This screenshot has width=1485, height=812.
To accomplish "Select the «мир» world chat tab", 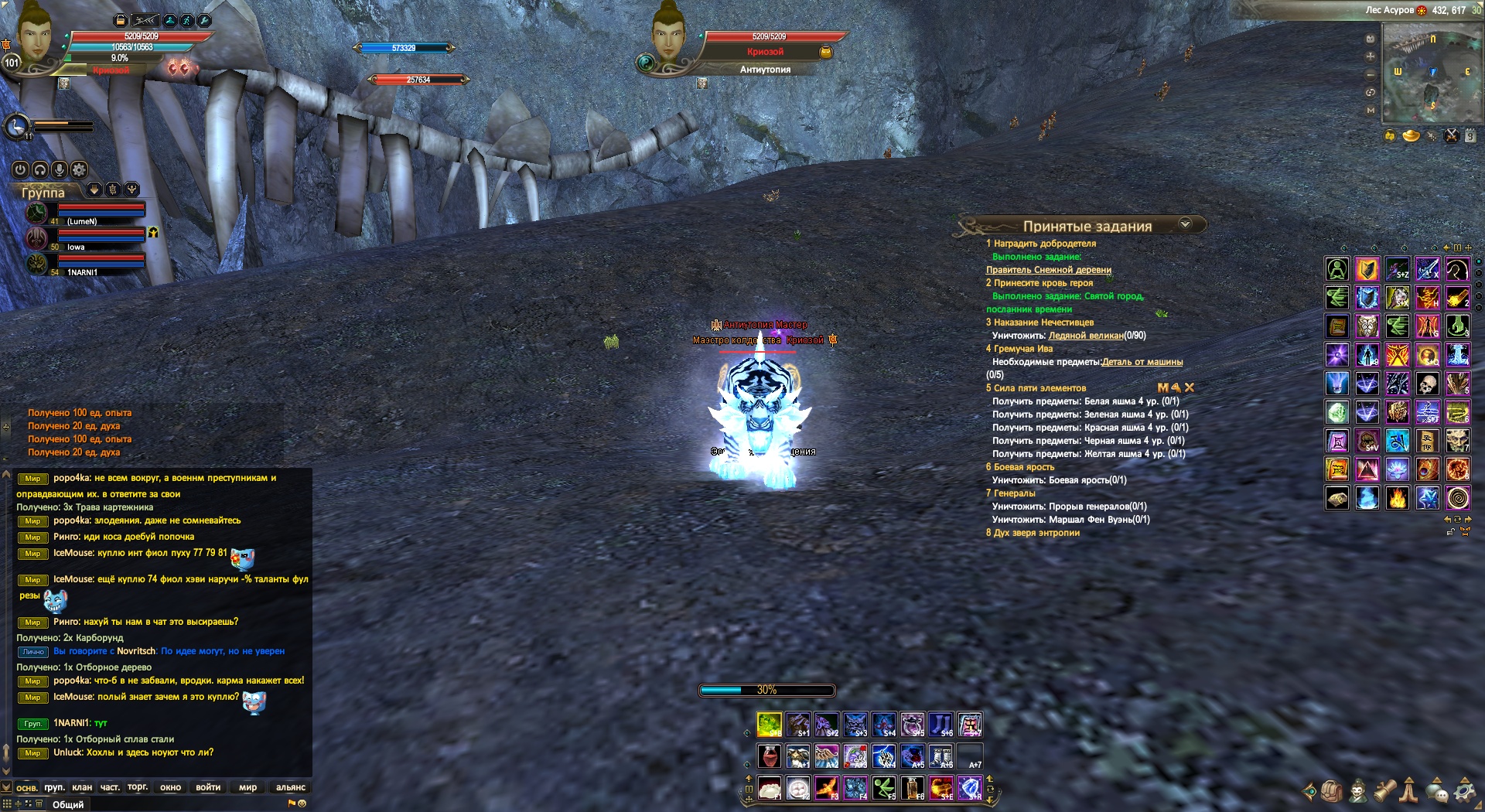I will pos(247,787).
